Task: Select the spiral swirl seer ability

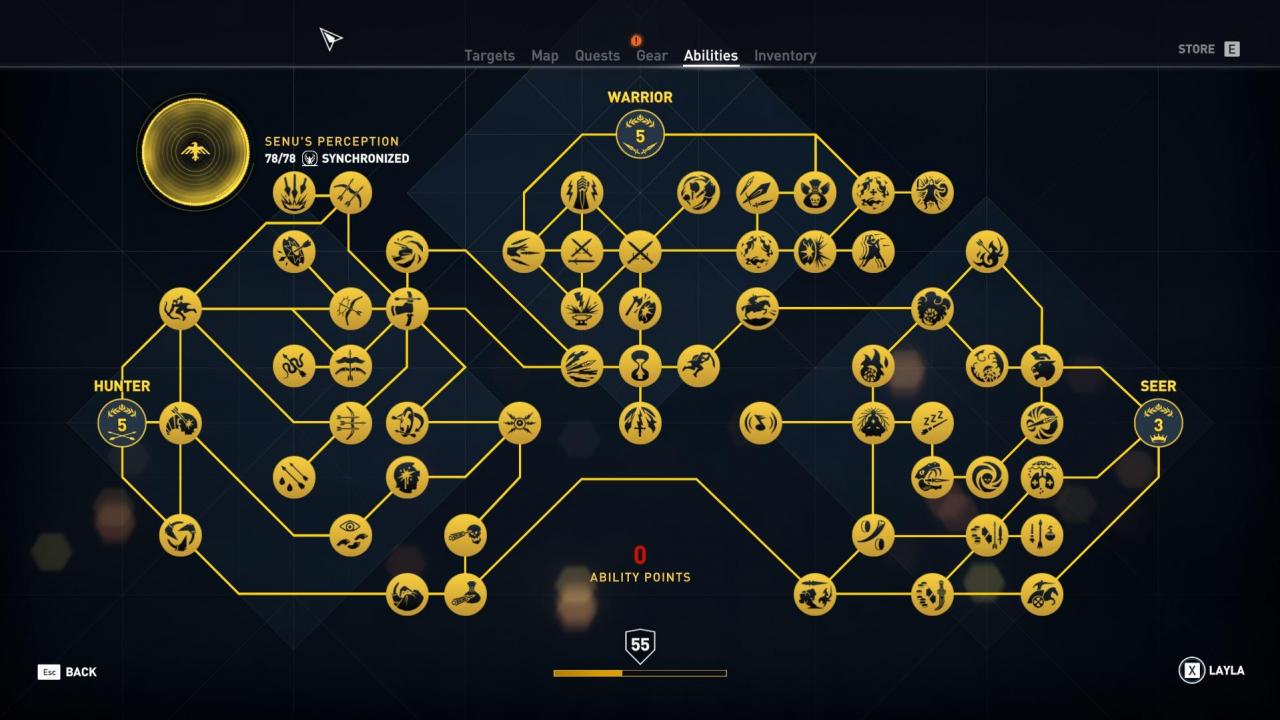Action: pyautogui.click(x=986, y=477)
